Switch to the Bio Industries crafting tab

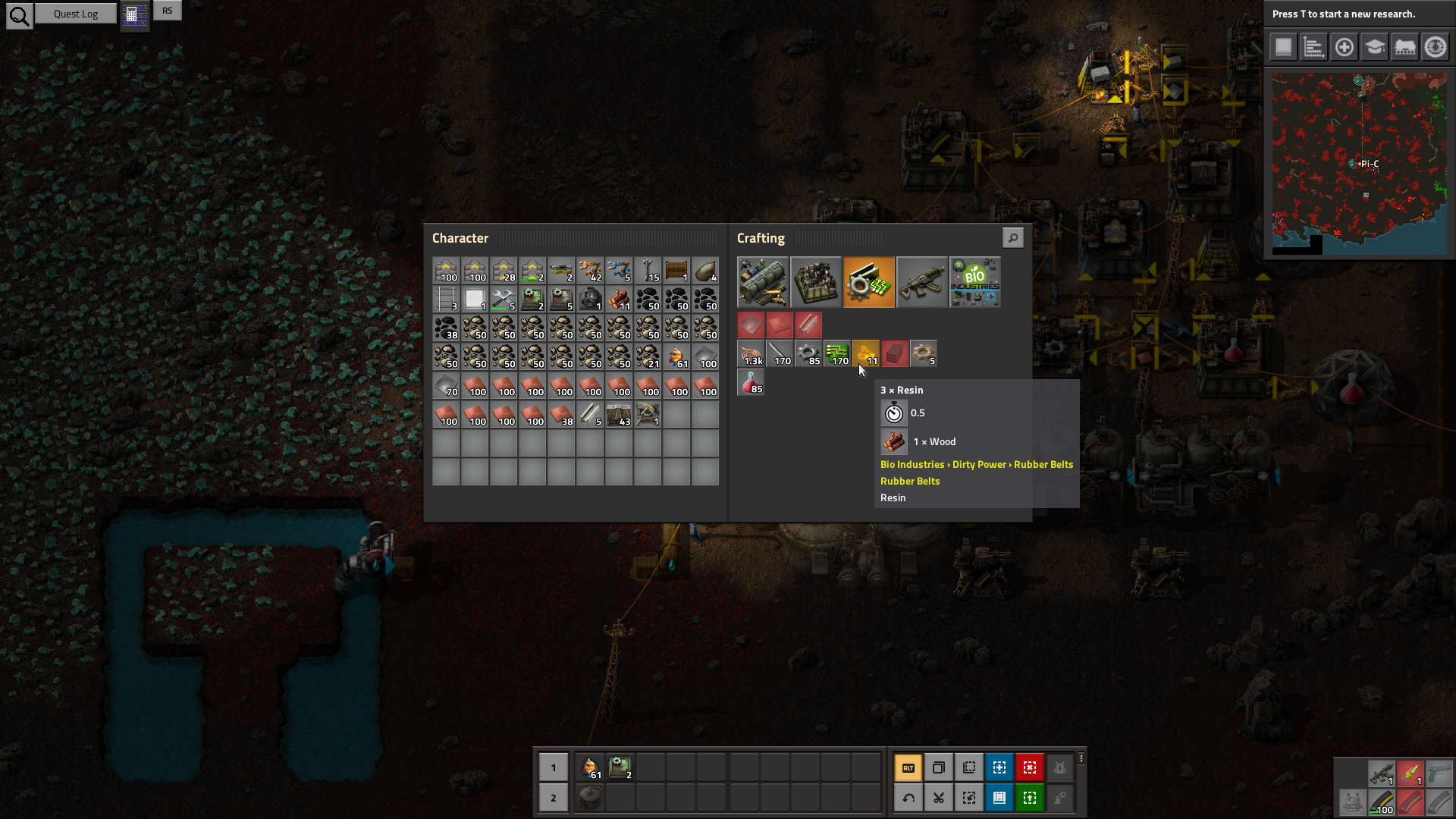pyautogui.click(x=975, y=282)
